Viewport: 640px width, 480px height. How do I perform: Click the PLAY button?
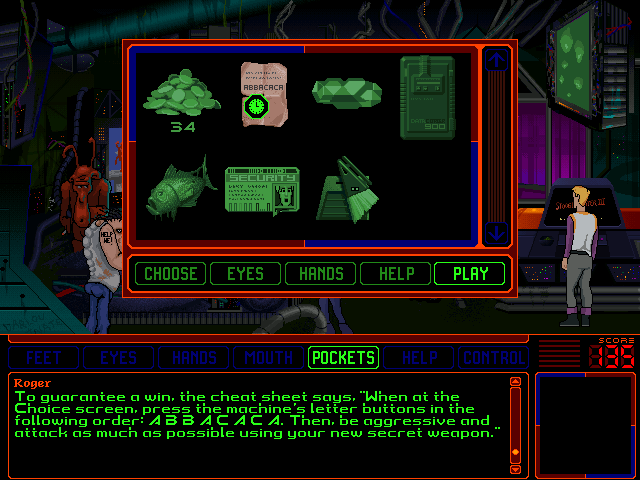pos(470,273)
